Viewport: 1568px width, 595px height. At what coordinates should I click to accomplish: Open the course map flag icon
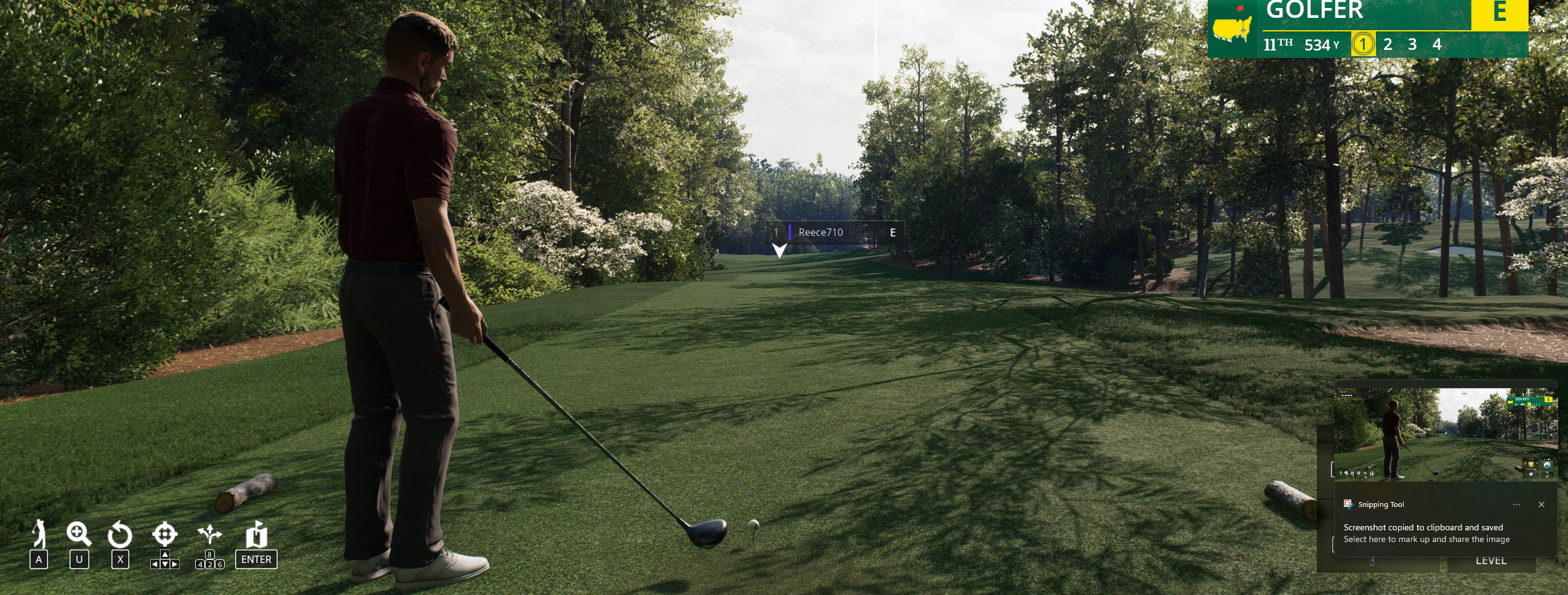click(x=256, y=535)
